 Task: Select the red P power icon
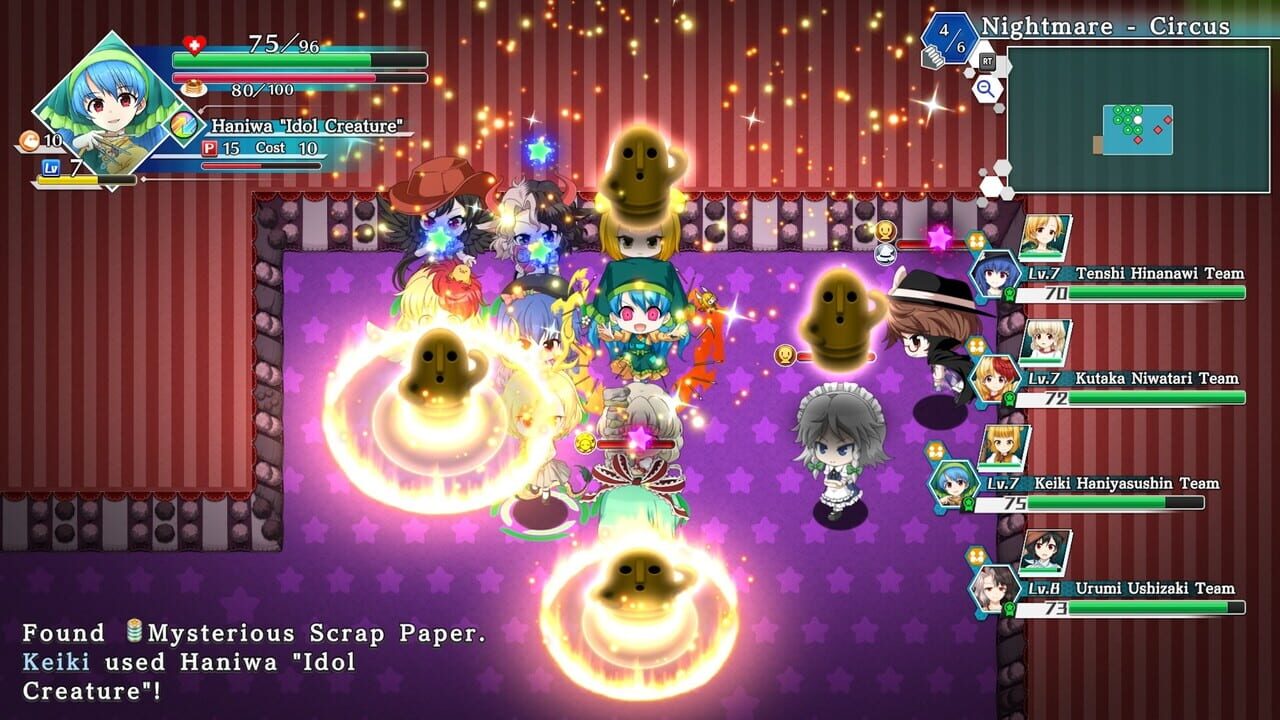click(x=210, y=147)
